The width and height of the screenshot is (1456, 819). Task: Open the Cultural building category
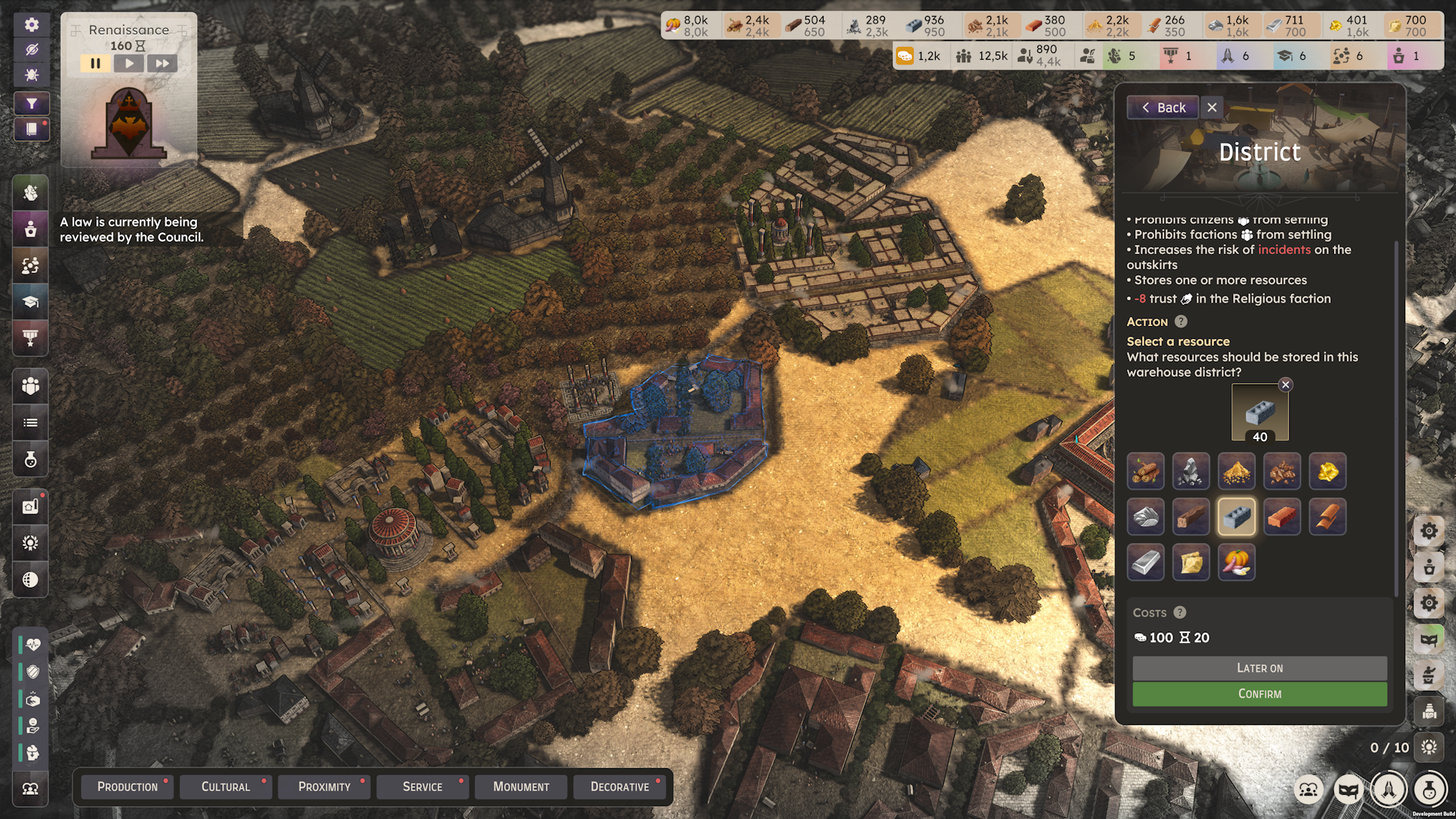(x=225, y=787)
